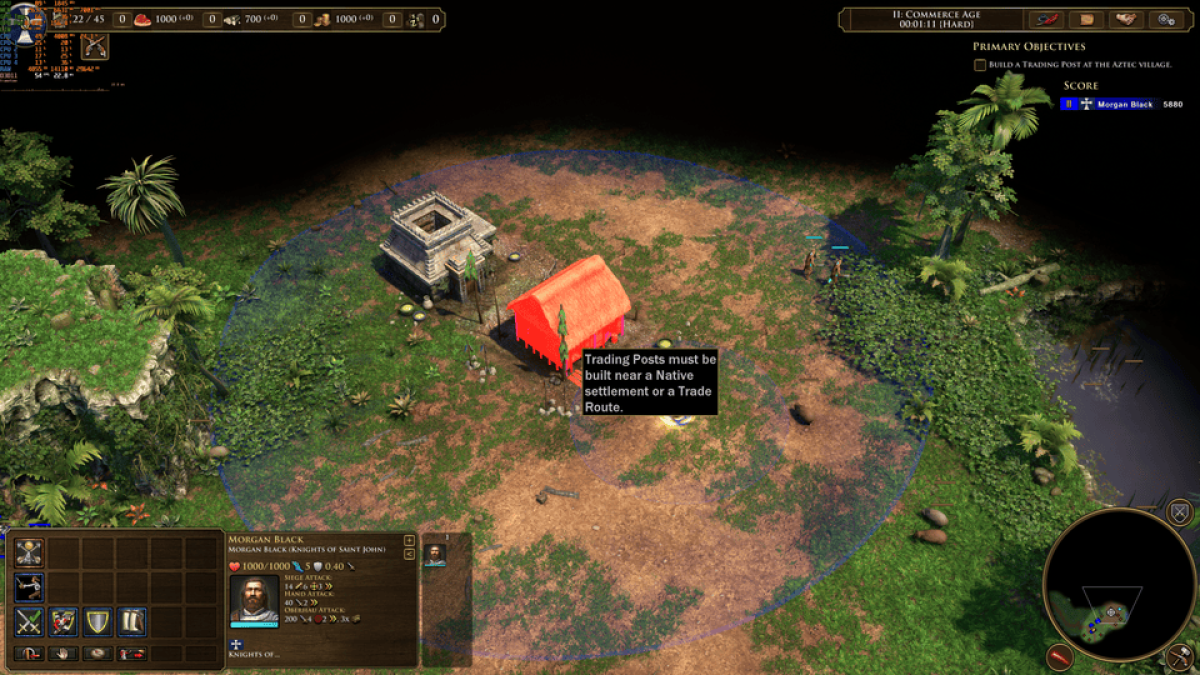This screenshot has height=675, width=1200.
Task: Activate the crossed swords with checkmark stance
Action: point(30,621)
